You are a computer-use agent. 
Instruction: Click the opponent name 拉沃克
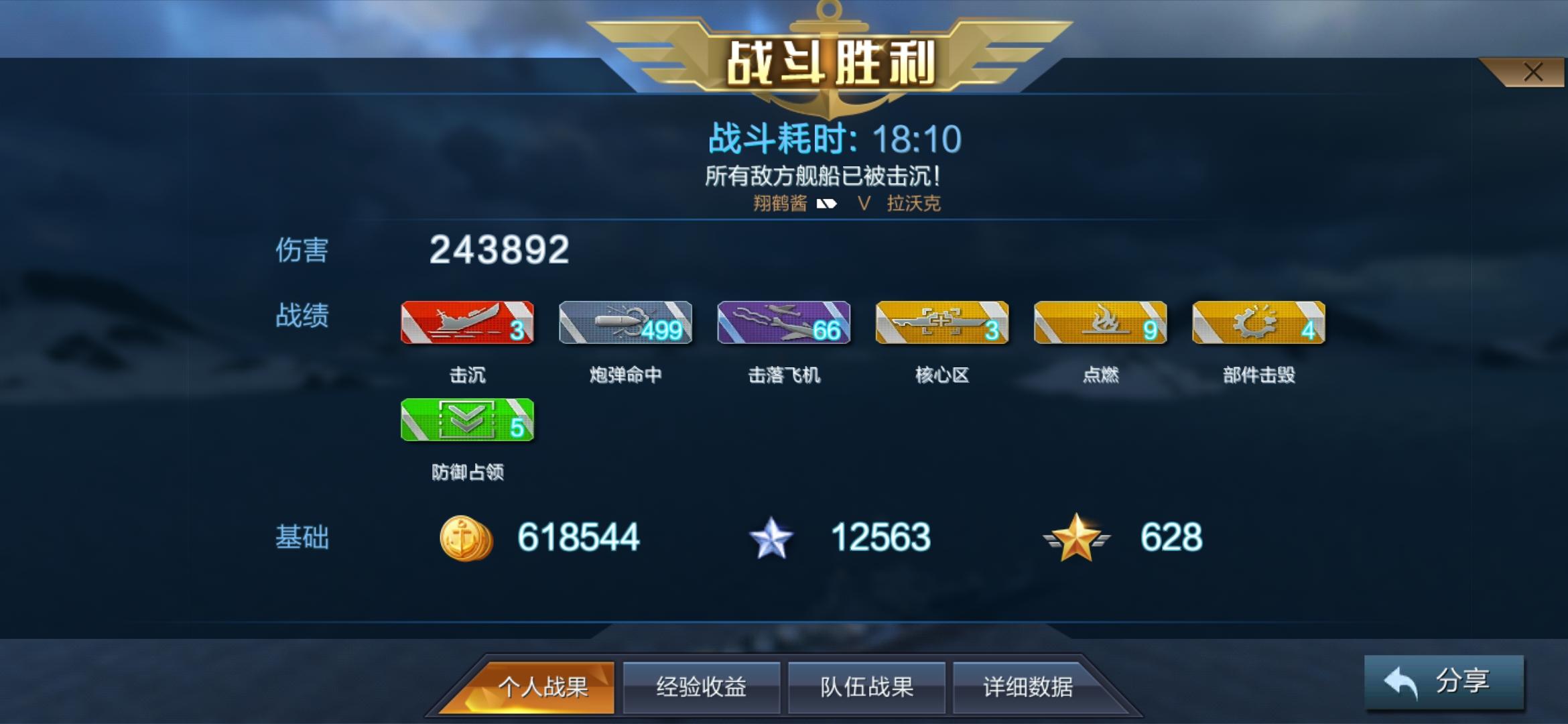coord(915,203)
